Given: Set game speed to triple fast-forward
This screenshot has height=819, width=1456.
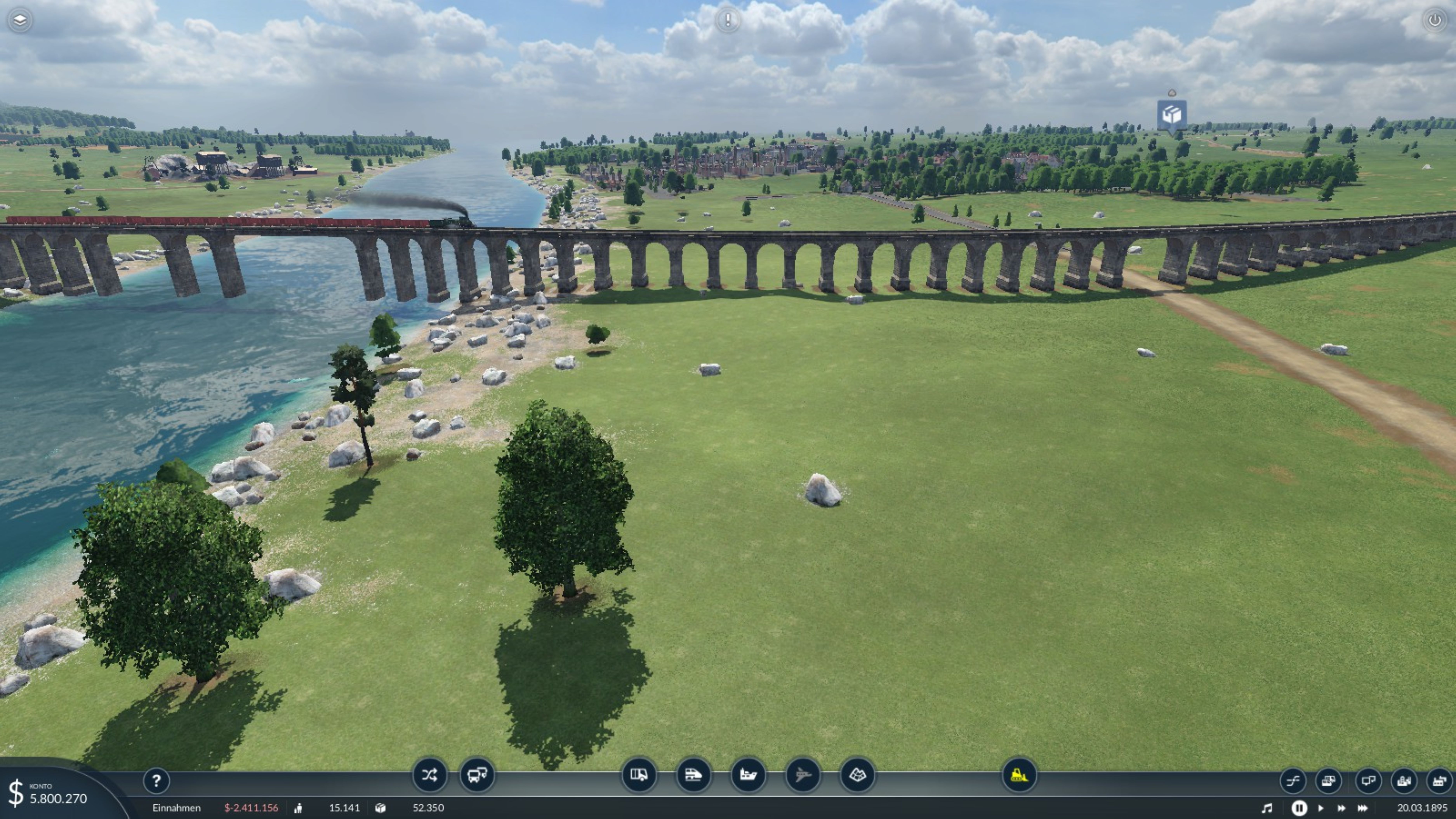Looking at the screenshot, I should click(x=1363, y=808).
